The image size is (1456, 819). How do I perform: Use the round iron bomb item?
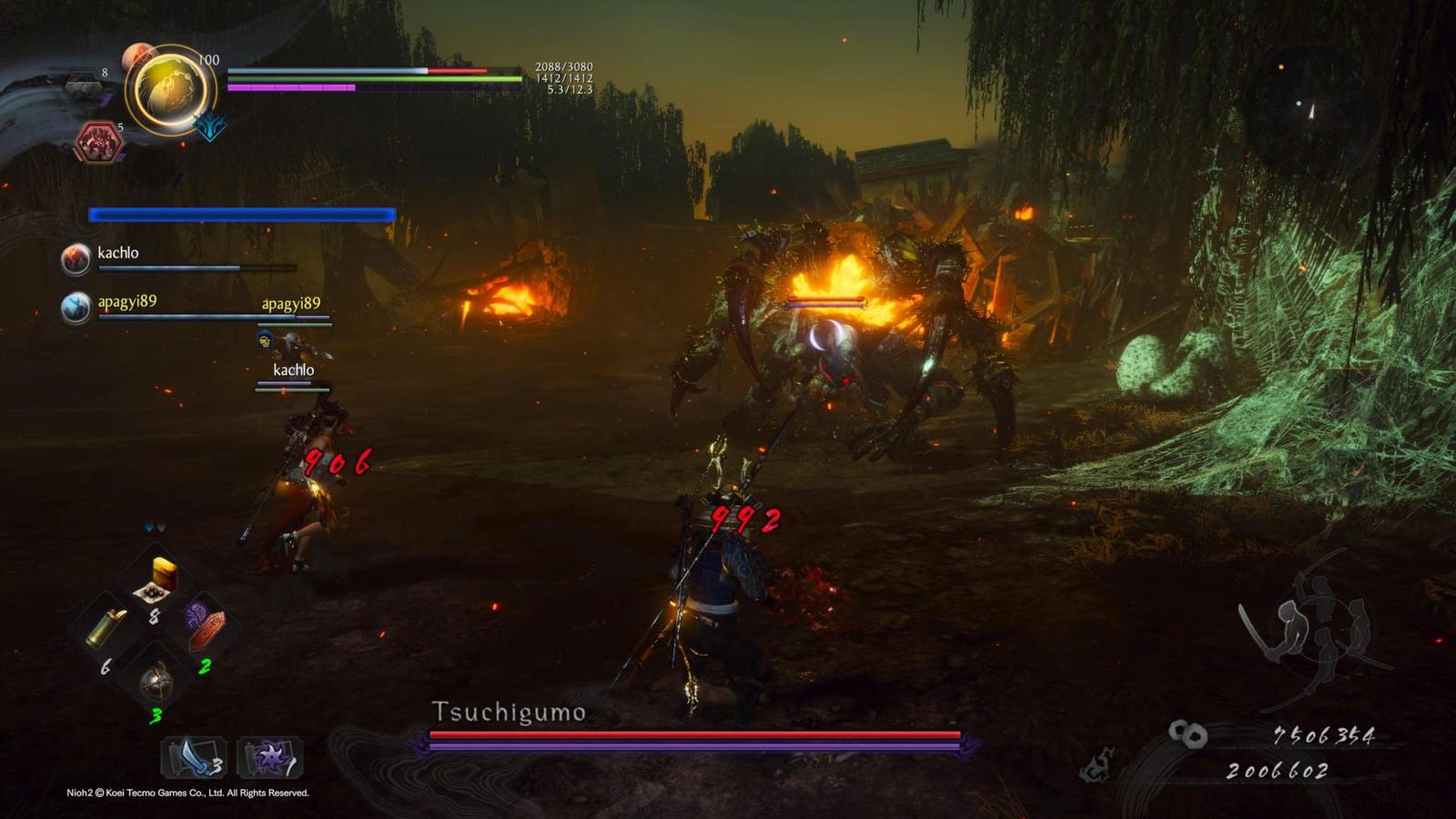point(156,679)
